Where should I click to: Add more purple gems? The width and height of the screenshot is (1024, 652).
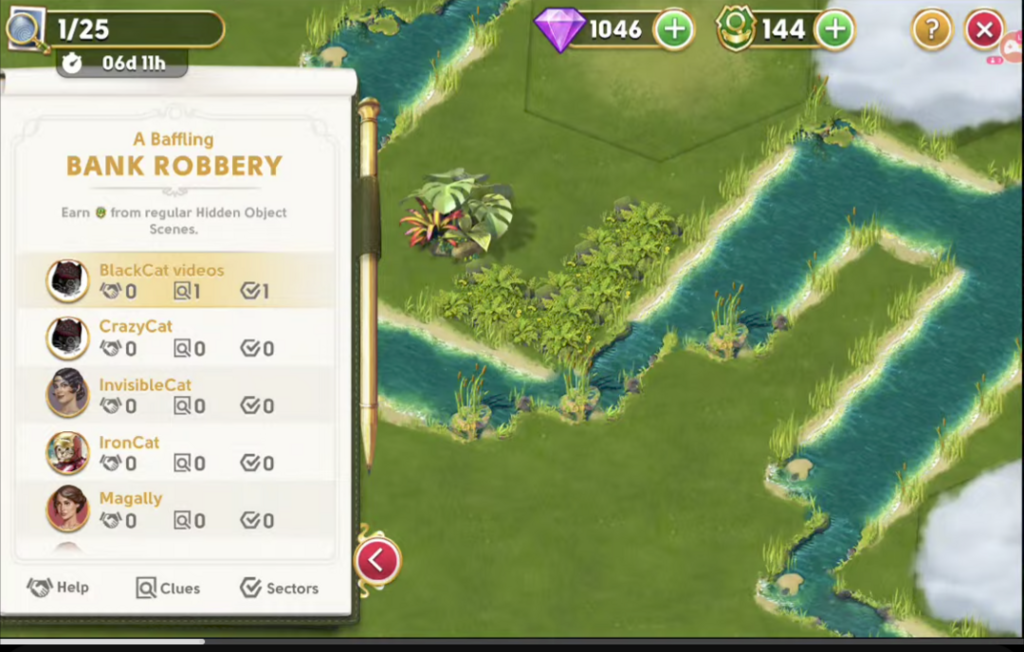point(674,30)
